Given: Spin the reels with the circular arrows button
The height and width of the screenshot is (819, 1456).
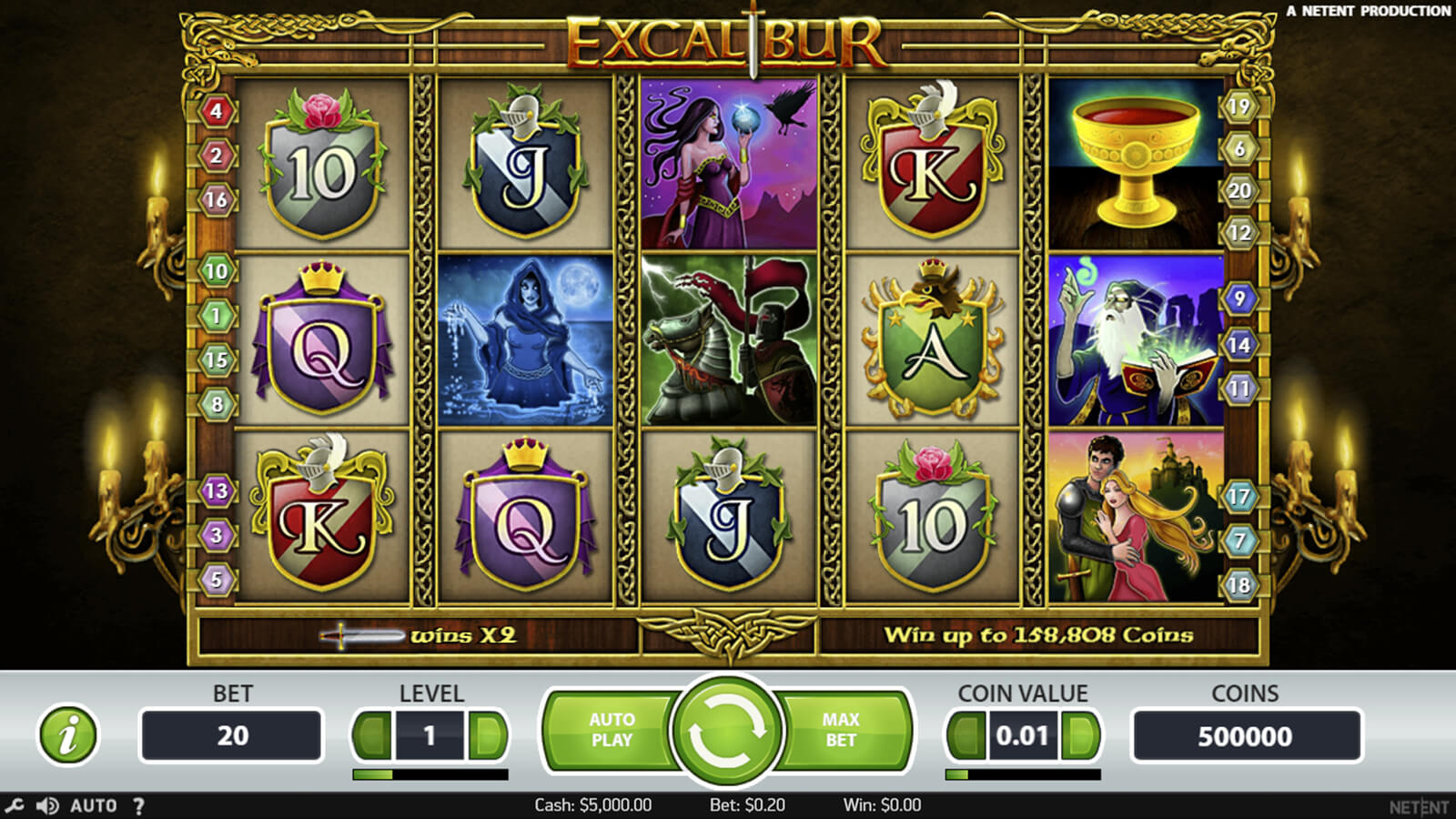Looking at the screenshot, I should pos(726,730).
